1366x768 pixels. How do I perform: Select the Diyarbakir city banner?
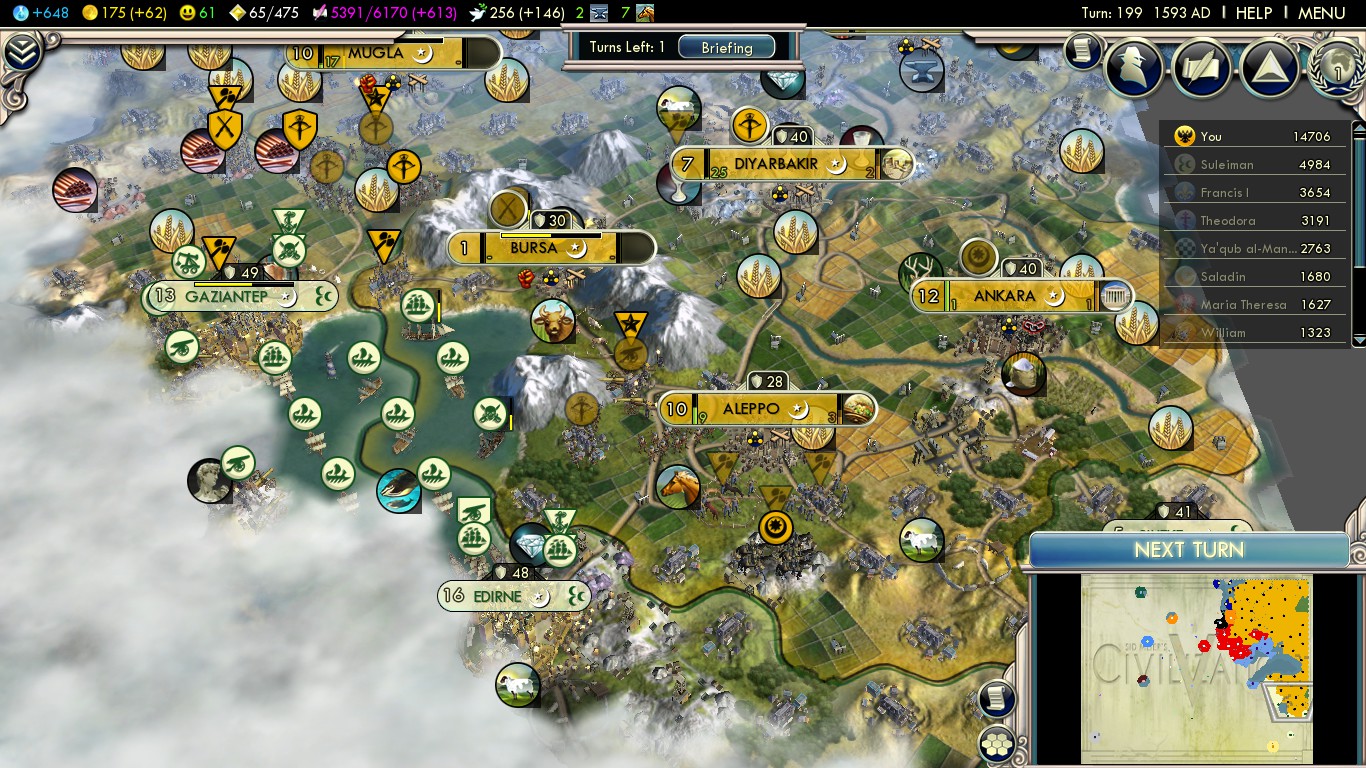(x=776, y=164)
